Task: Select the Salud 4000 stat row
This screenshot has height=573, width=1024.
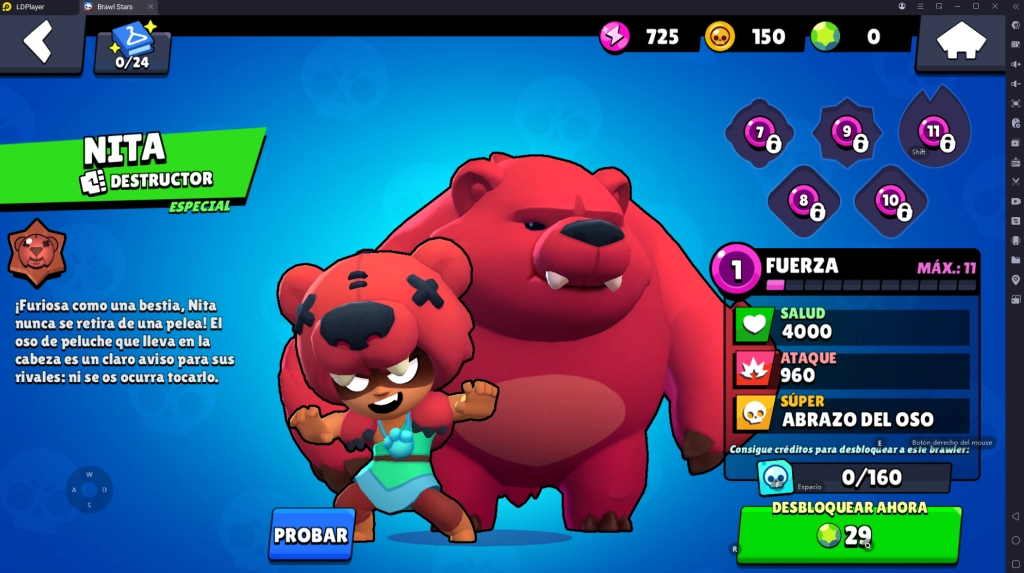Action: pos(851,324)
